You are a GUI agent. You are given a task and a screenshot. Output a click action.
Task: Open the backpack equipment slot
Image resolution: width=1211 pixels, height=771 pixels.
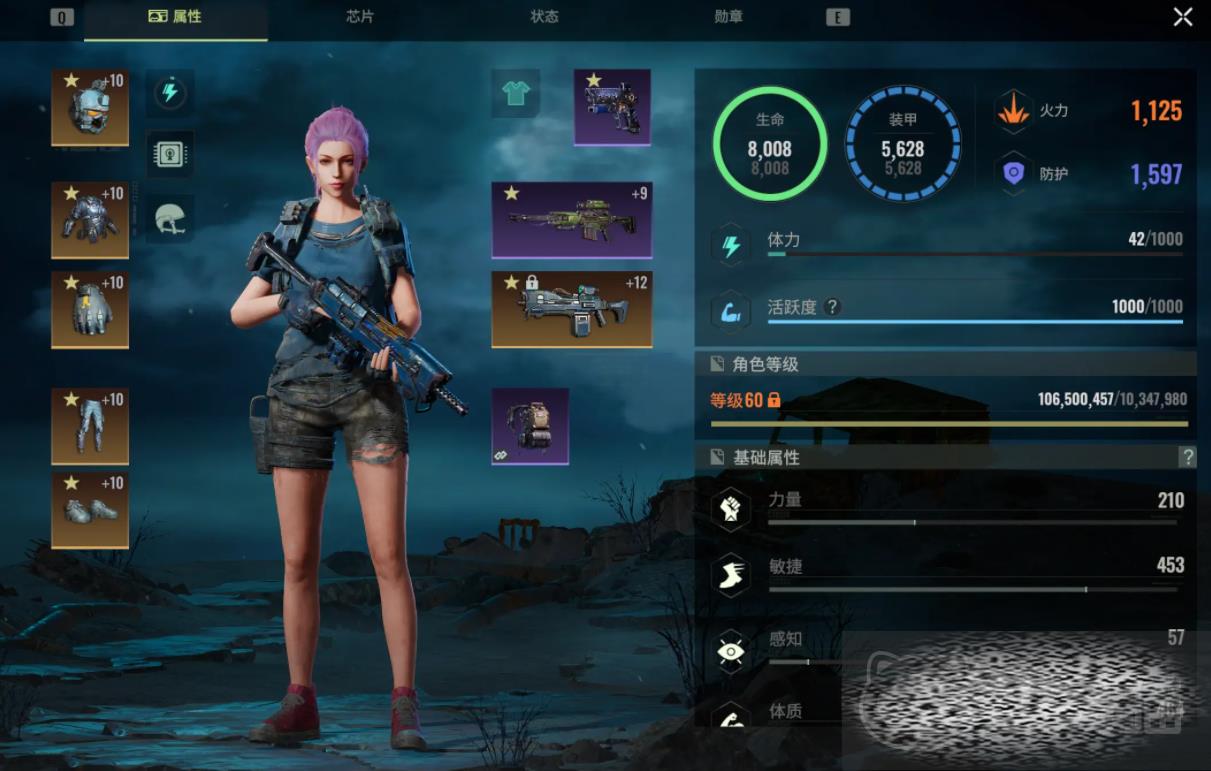tap(530, 426)
